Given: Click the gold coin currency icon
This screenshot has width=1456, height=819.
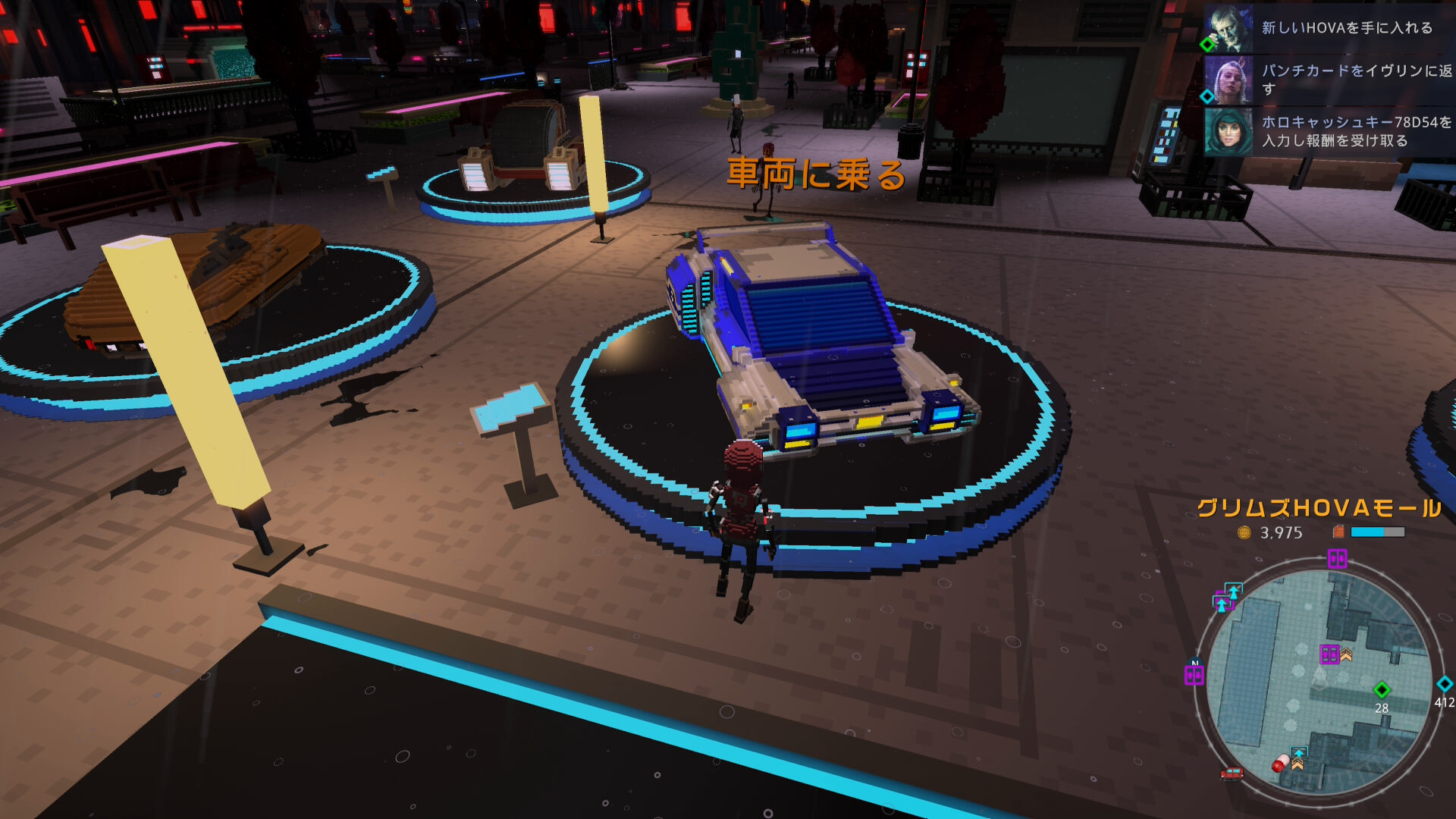Looking at the screenshot, I should click(1244, 532).
